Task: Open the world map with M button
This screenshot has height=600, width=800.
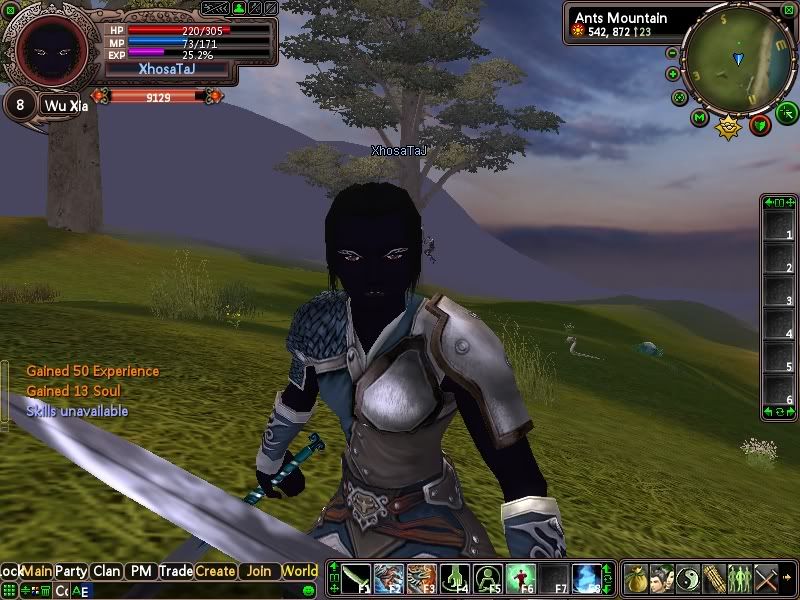Action: click(x=699, y=118)
